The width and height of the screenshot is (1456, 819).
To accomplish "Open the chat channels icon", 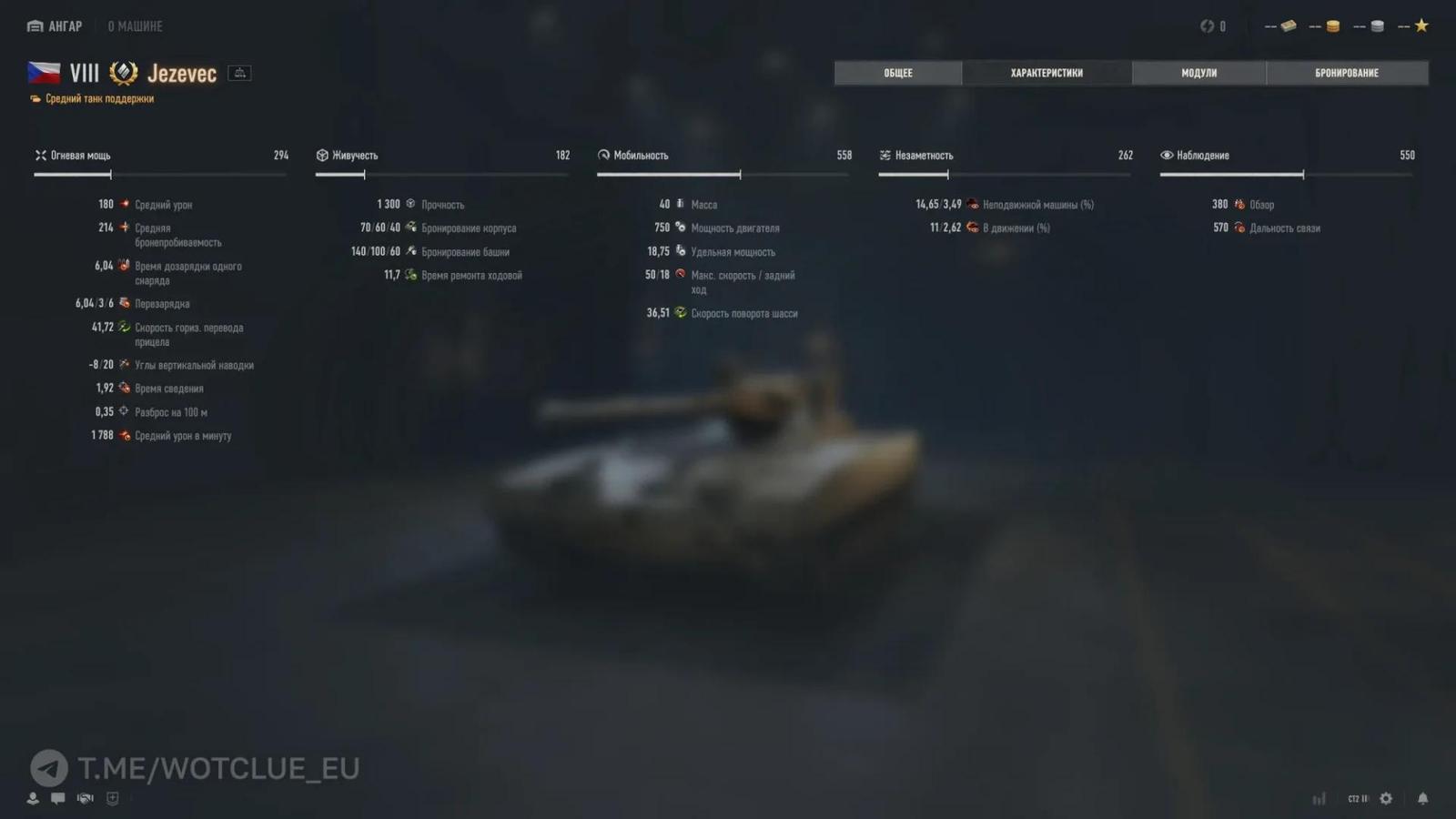I will point(57,798).
